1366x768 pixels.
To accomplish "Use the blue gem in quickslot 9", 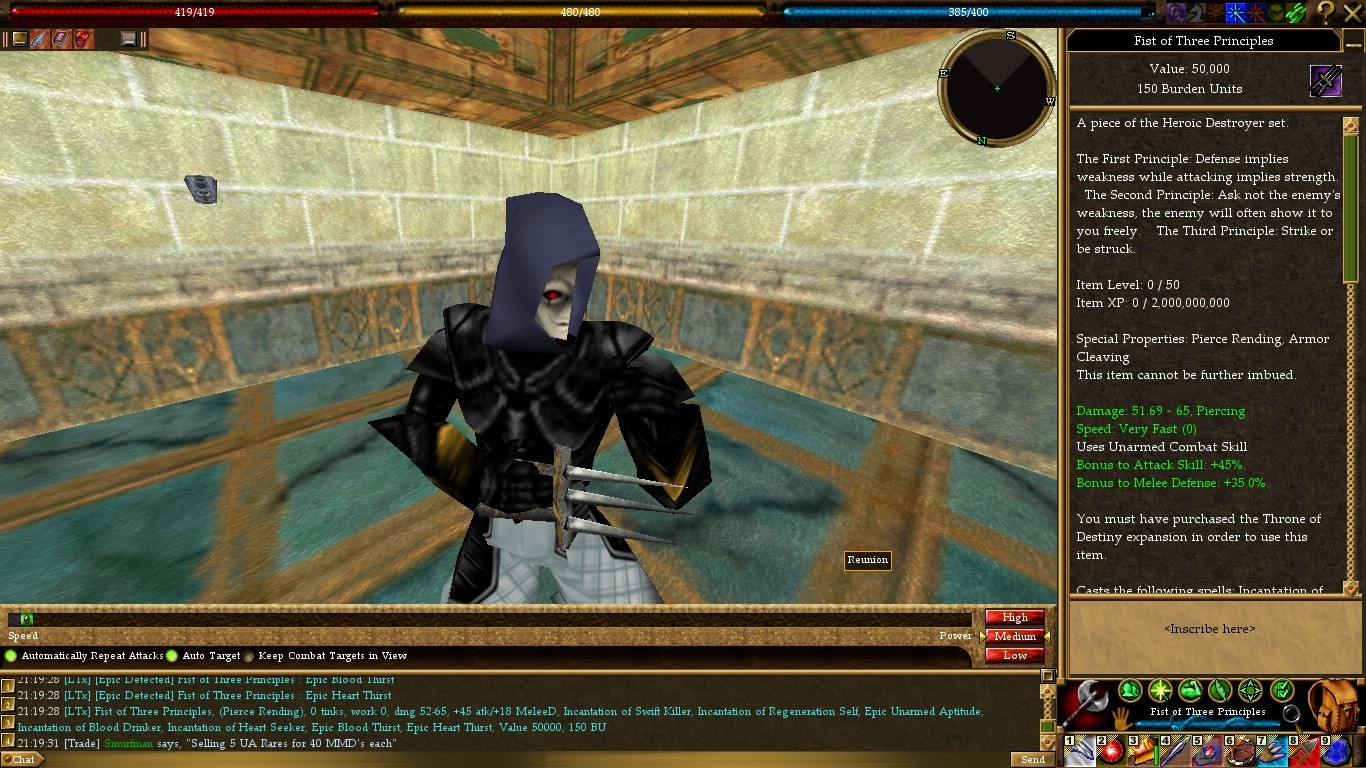I will 1338,751.
